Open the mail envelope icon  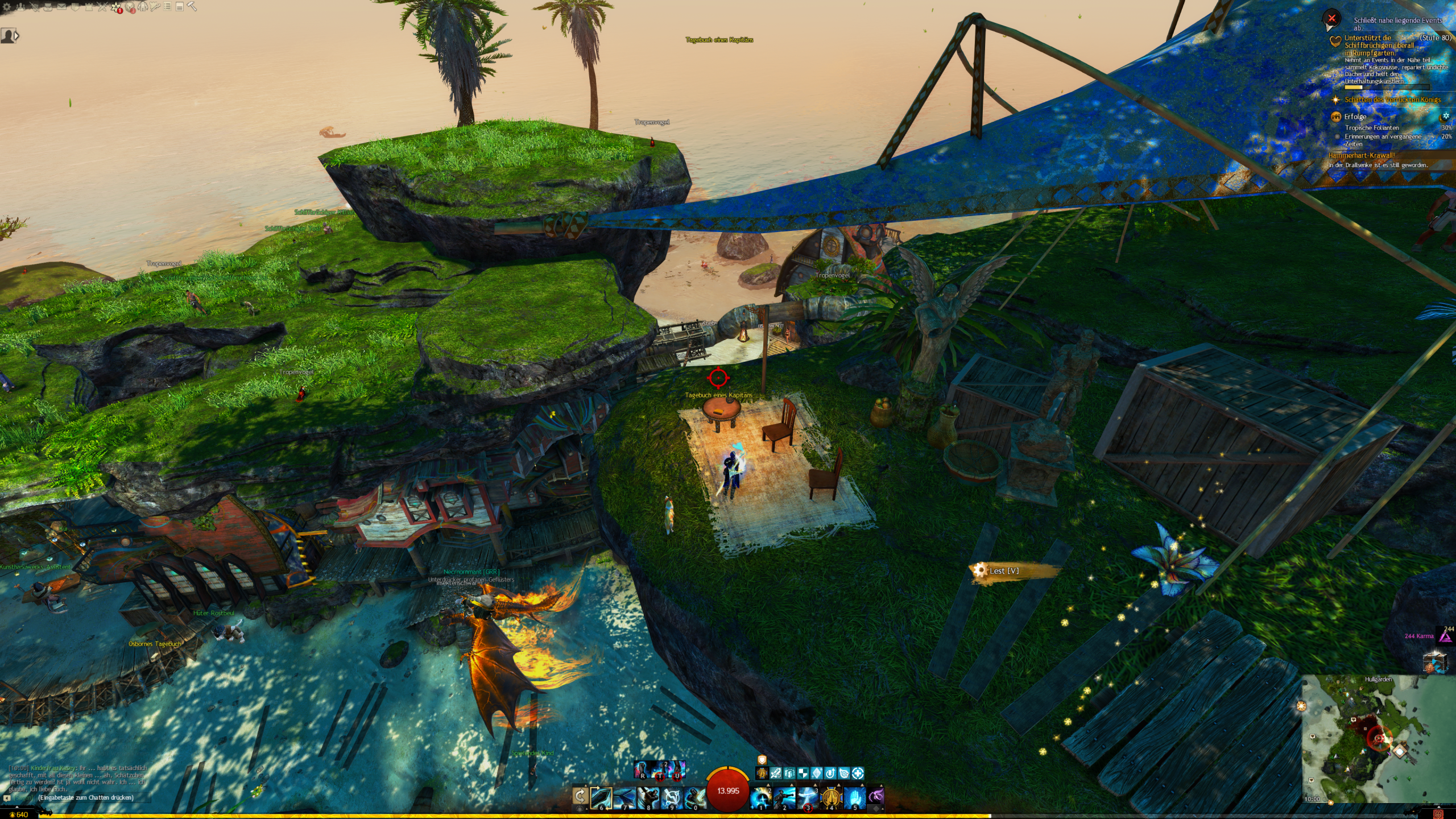61,7
